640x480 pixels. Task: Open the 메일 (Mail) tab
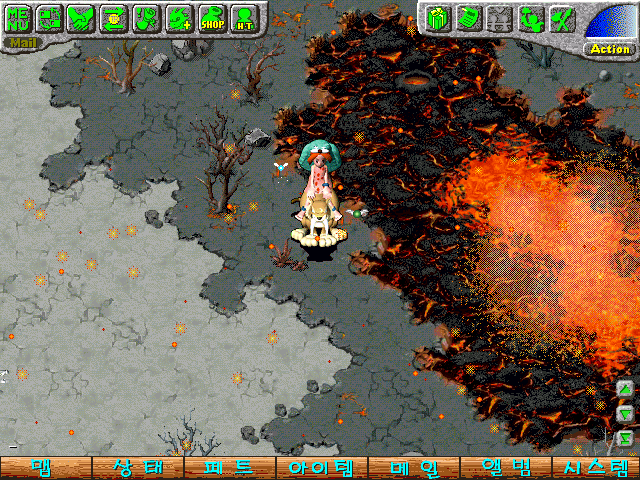click(411, 468)
